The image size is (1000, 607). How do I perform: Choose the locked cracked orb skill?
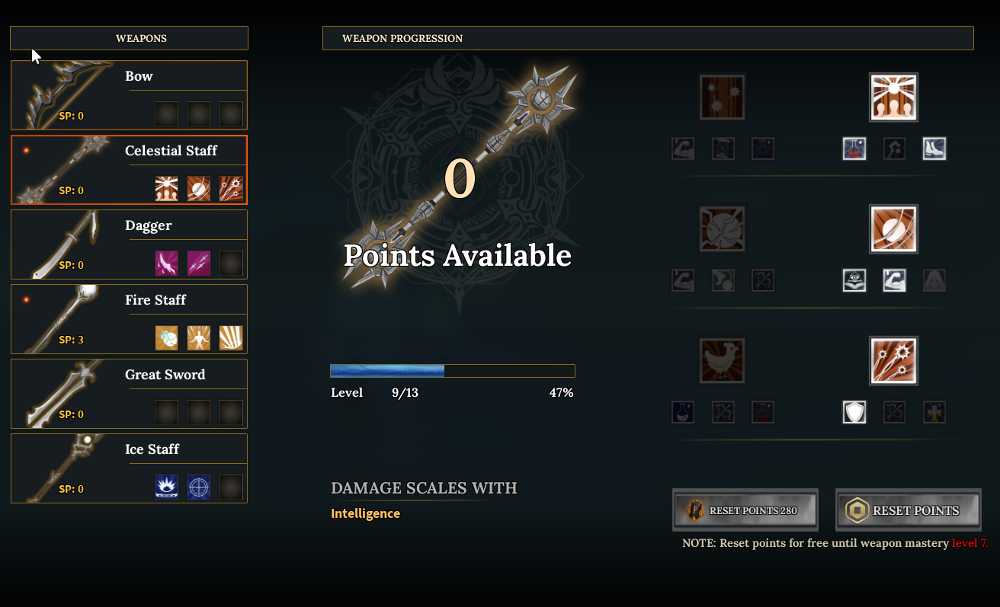[x=722, y=229]
